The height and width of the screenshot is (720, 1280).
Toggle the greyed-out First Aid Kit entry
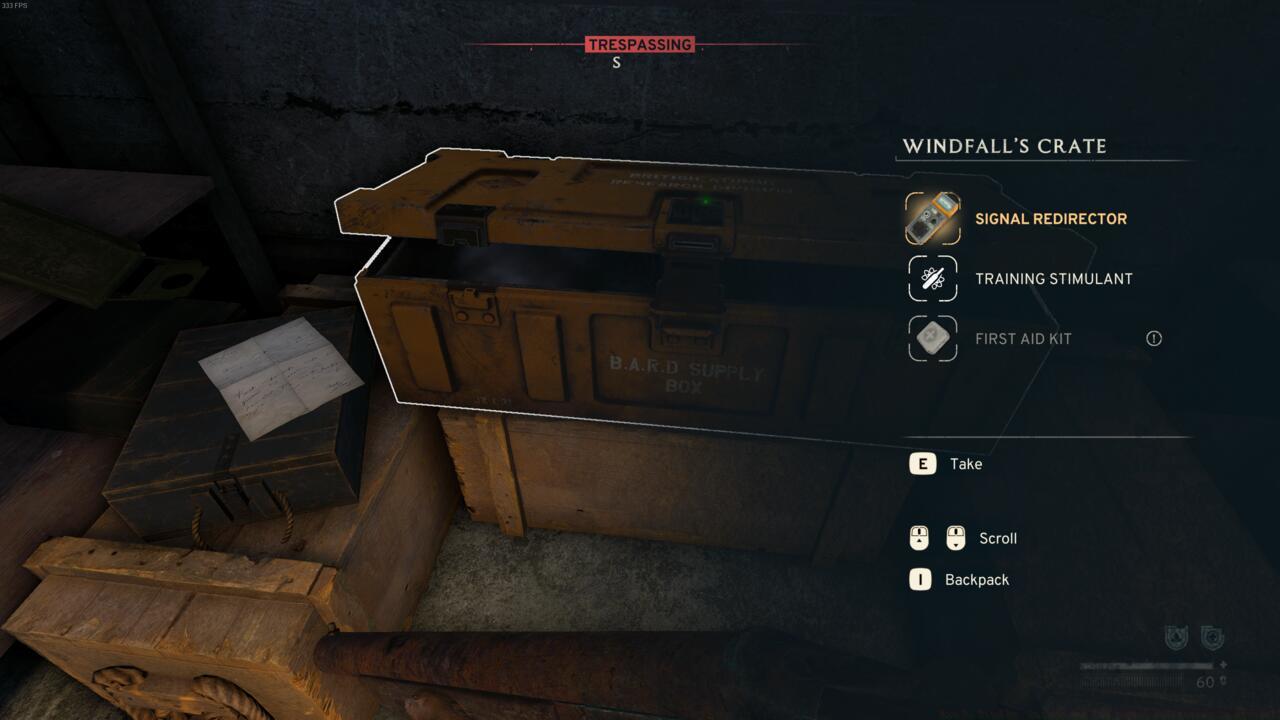[x=1023, y=339]
